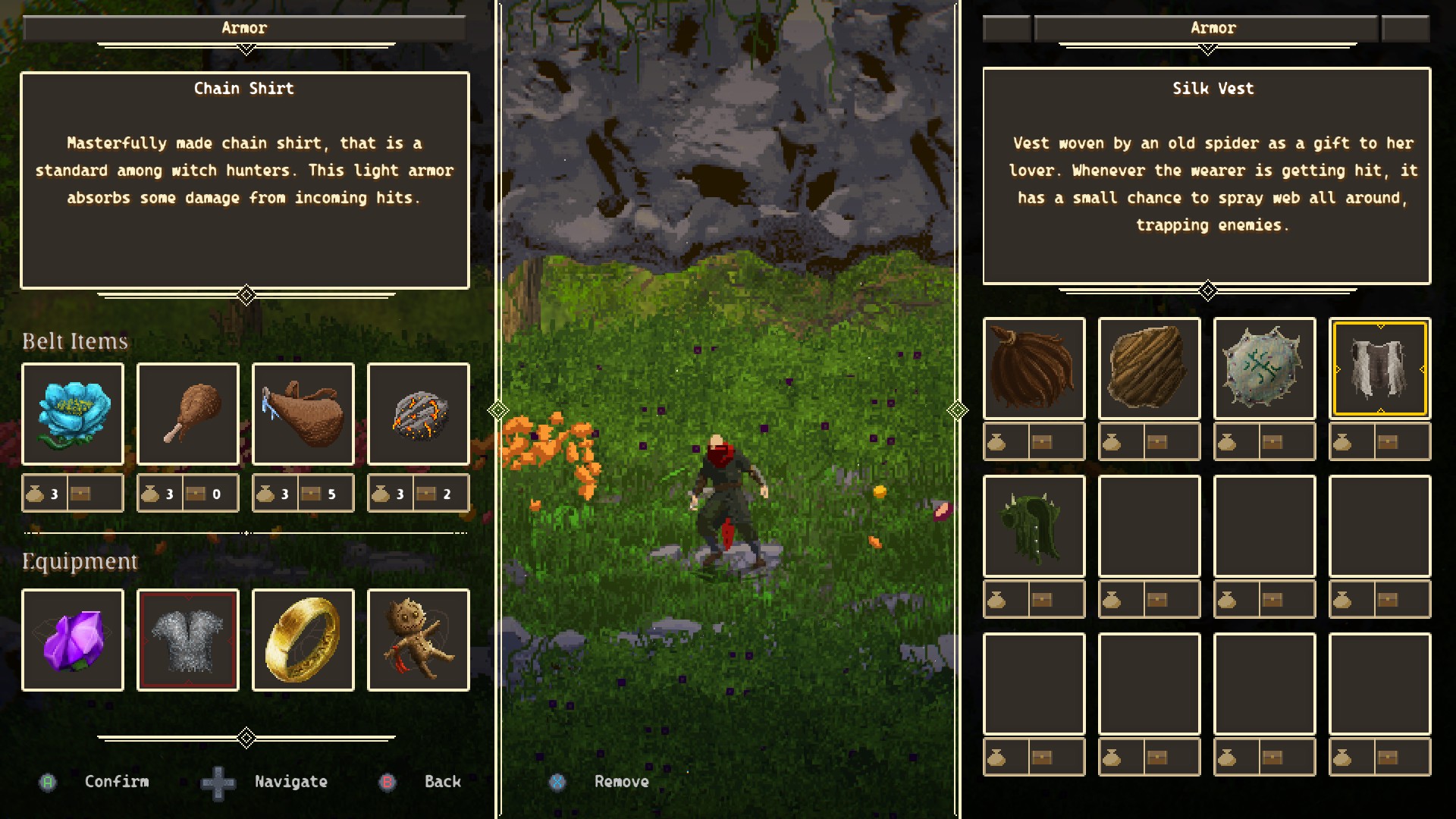Select the blue flower belt item
The width and height of the screenshot is (1456, 819).
73,414
